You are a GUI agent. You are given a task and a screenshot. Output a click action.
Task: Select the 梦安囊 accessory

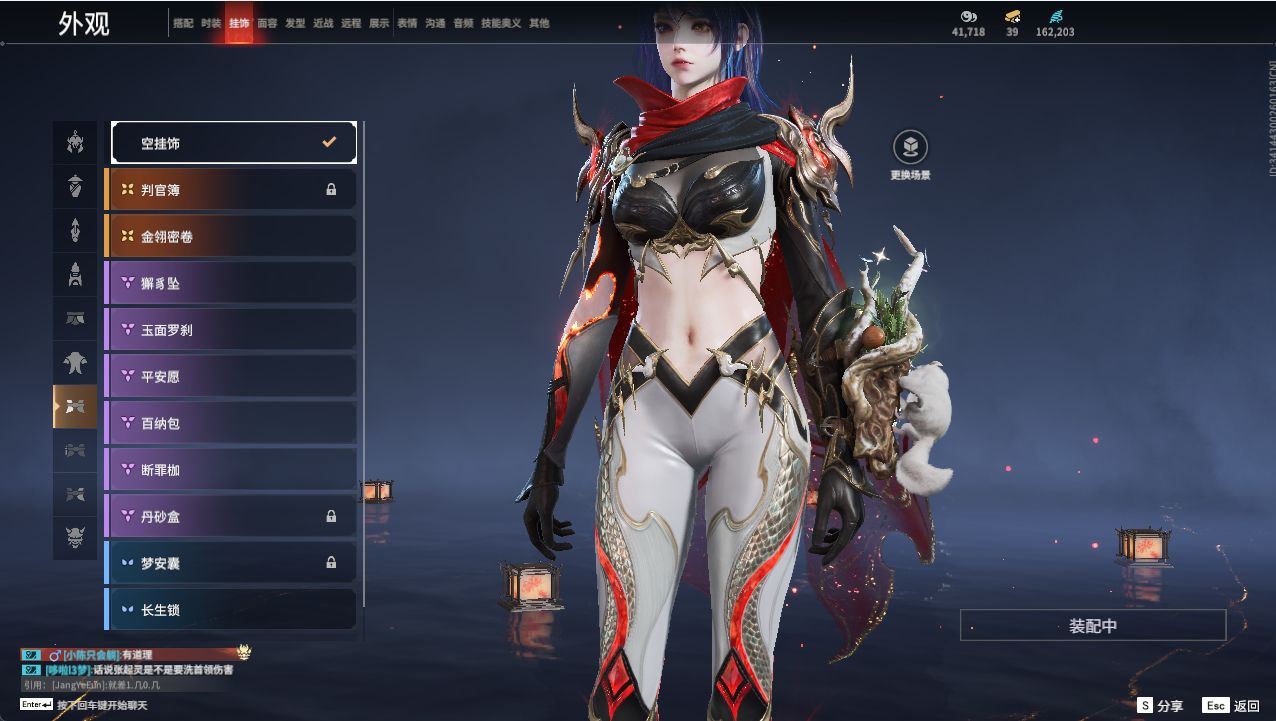(x=231, y=563)
